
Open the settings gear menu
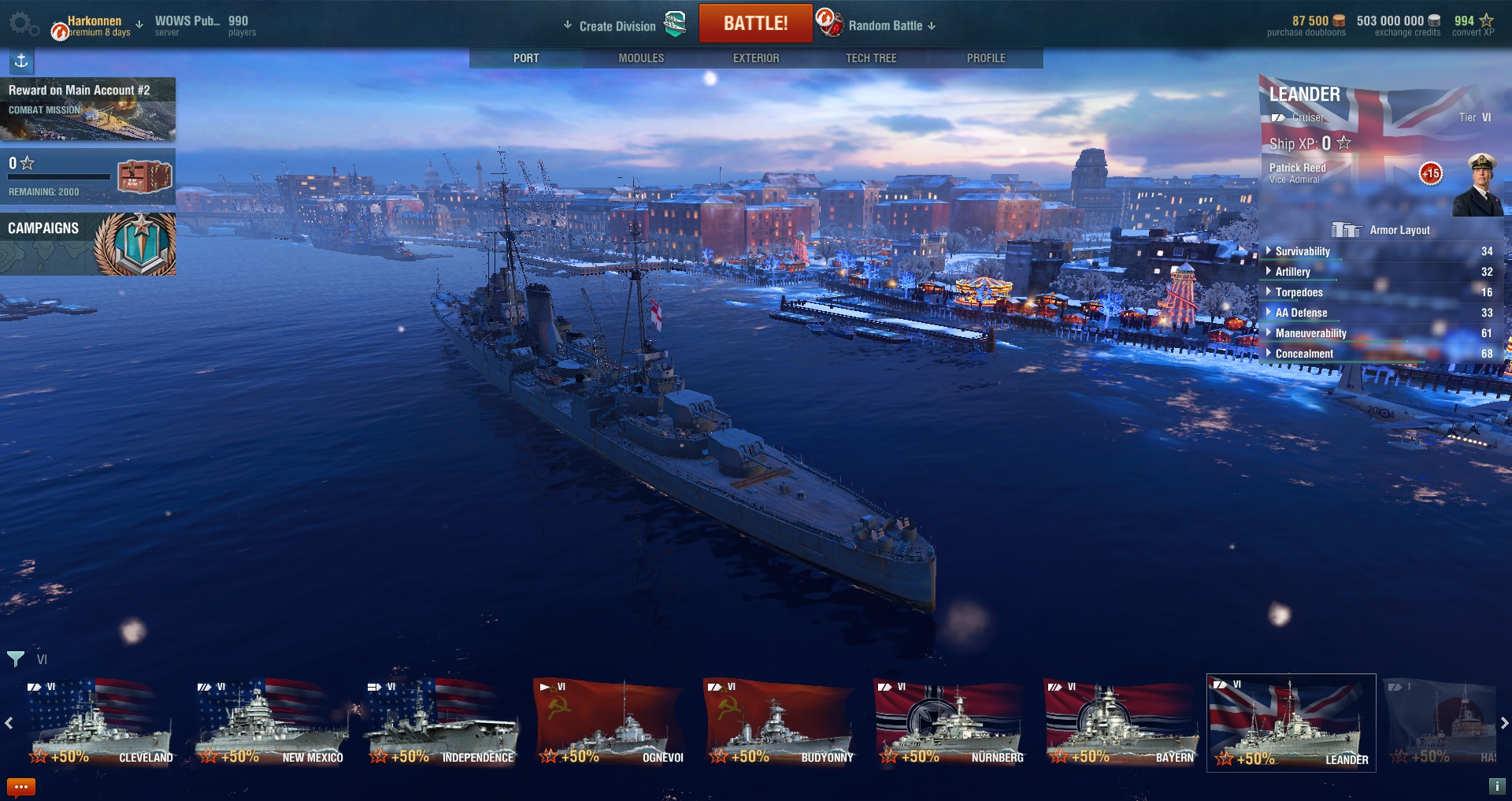point(22,24)
